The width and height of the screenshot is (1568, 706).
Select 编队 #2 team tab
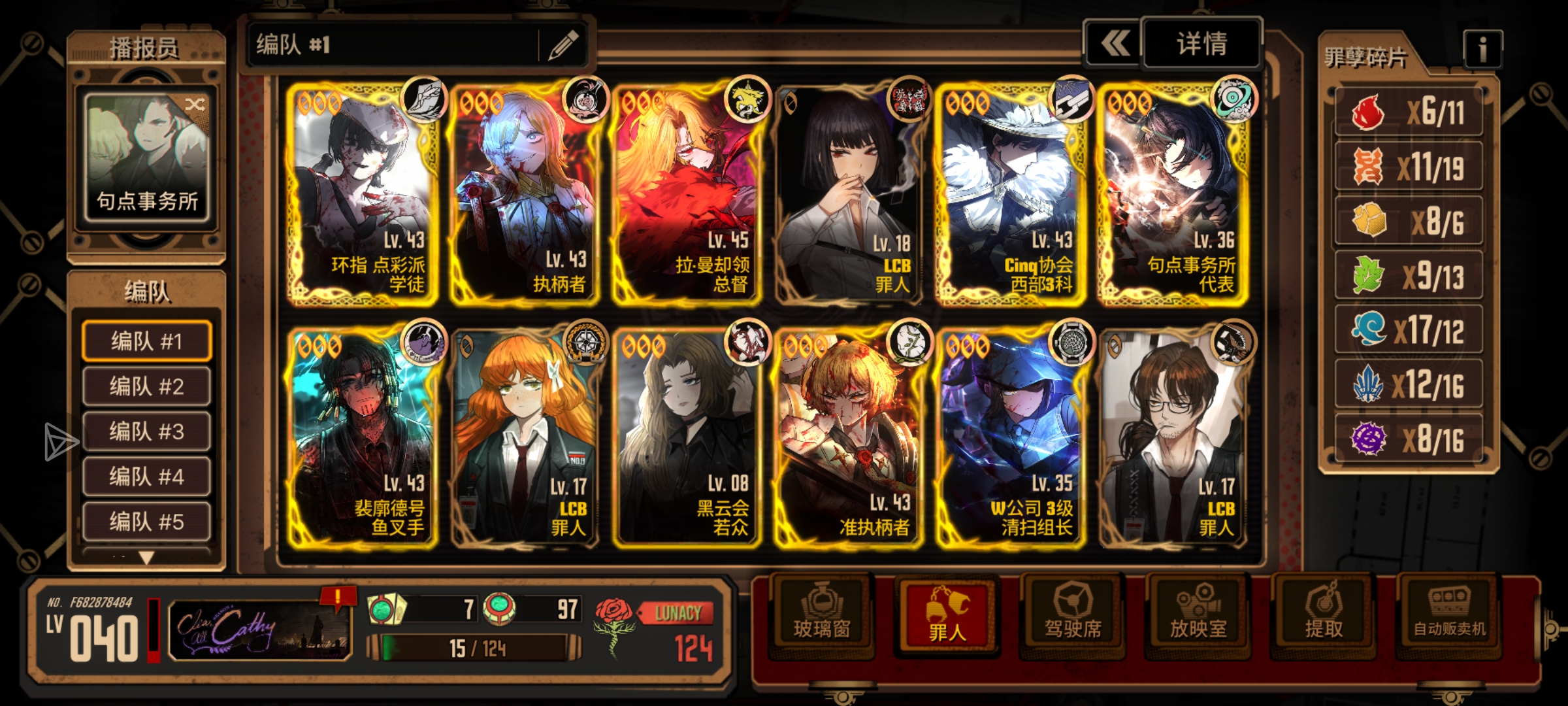point(146,386)
